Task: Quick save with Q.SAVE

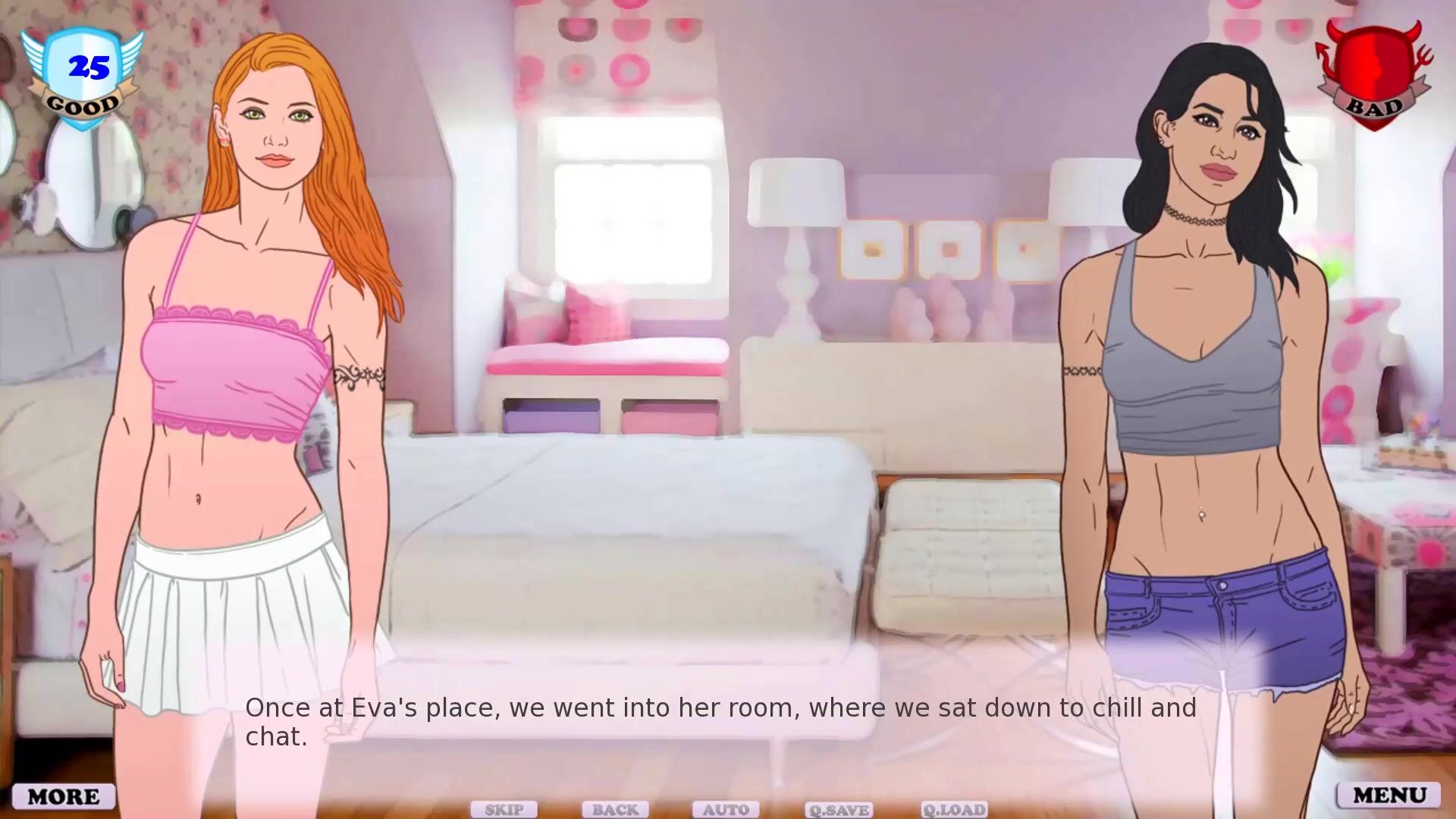Action: [x=839, y=810]
